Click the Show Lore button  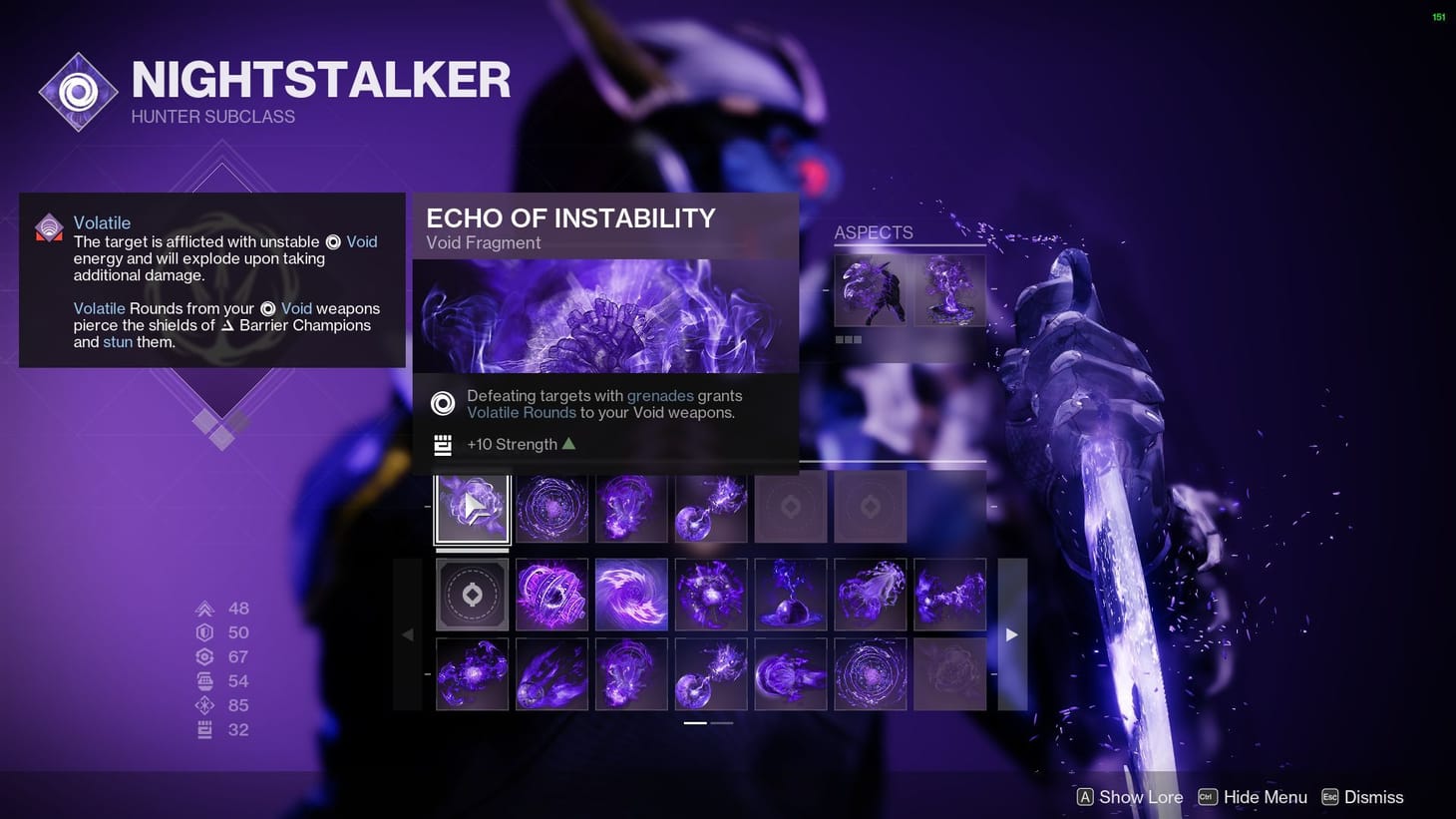(1129, 797)
